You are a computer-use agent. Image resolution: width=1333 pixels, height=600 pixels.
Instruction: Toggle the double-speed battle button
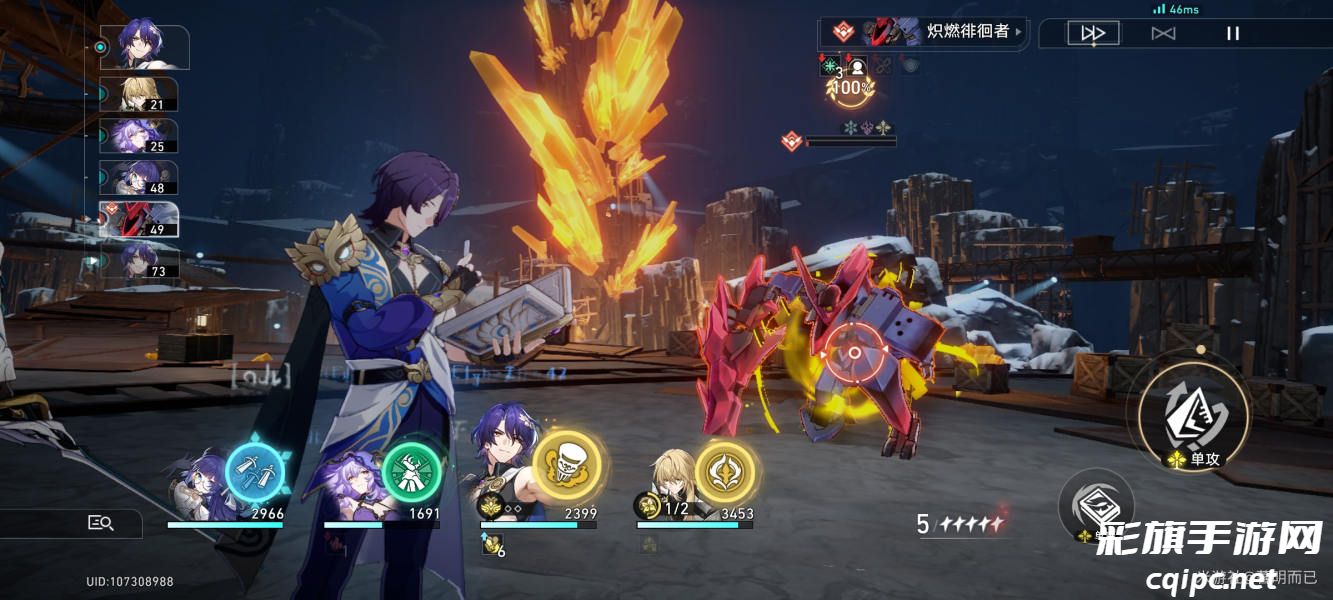coord(1092,33)
